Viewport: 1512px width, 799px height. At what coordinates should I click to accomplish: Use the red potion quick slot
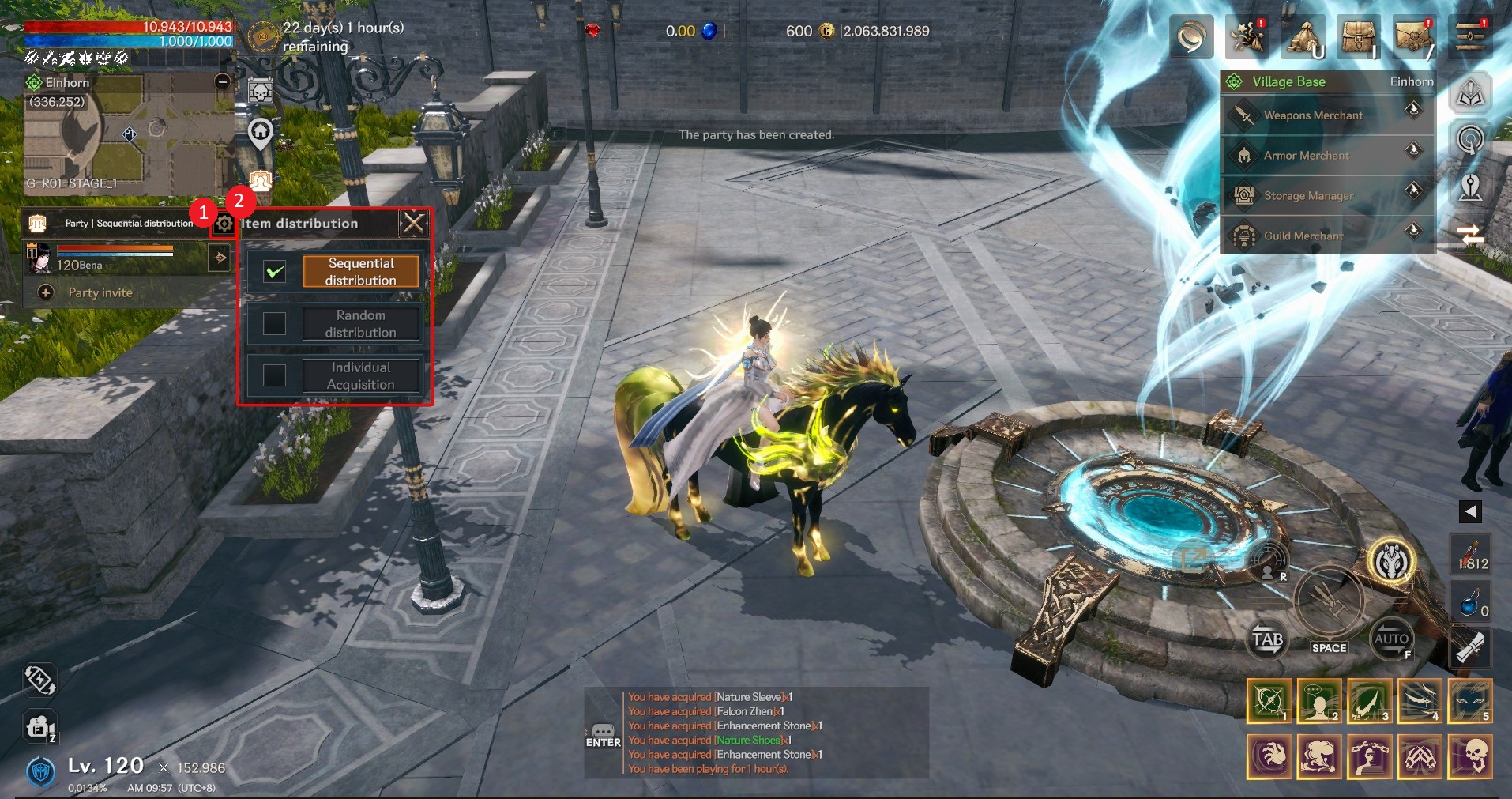(1470, 554)
